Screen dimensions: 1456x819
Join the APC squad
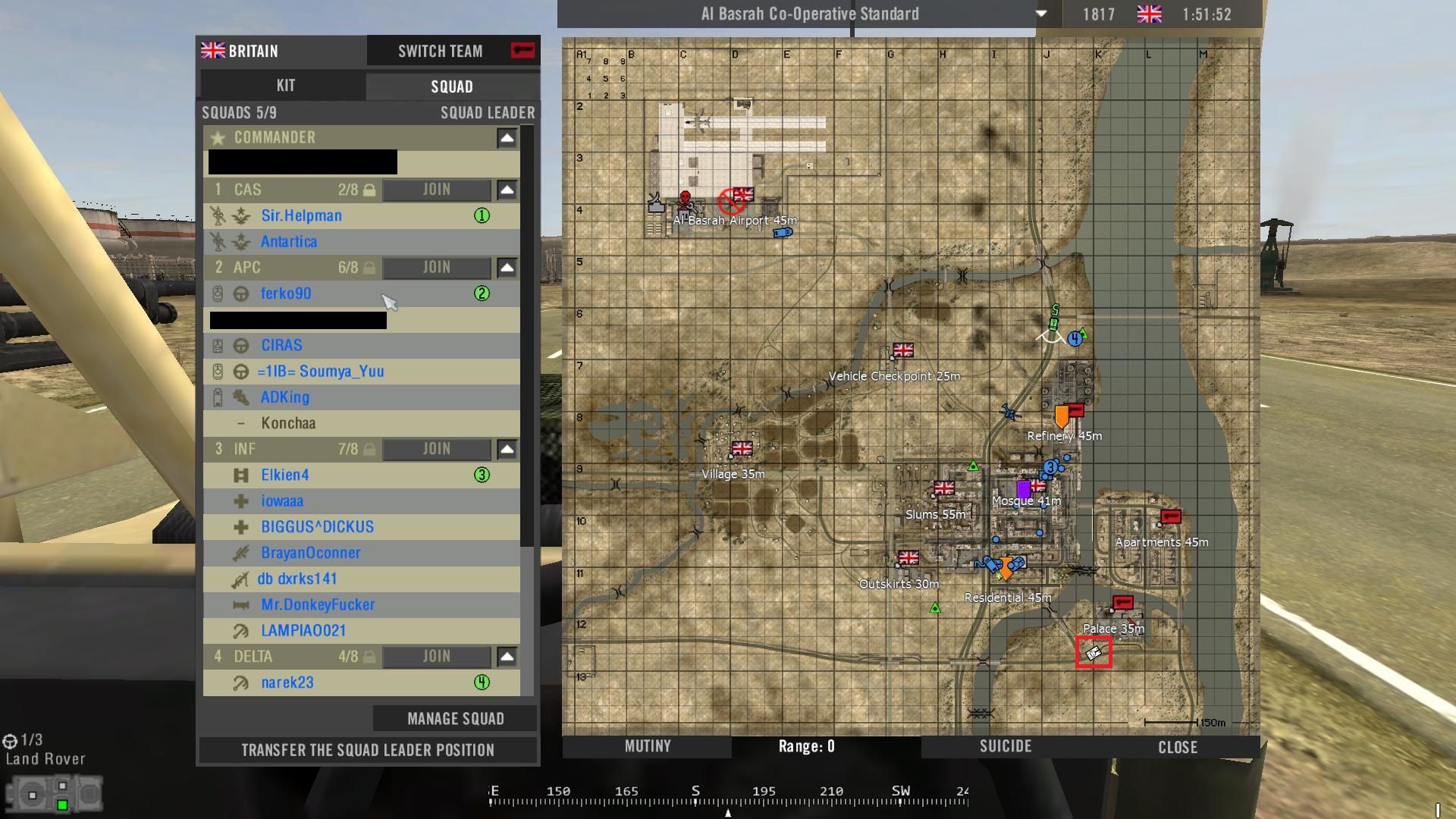[x=436, y=267]
